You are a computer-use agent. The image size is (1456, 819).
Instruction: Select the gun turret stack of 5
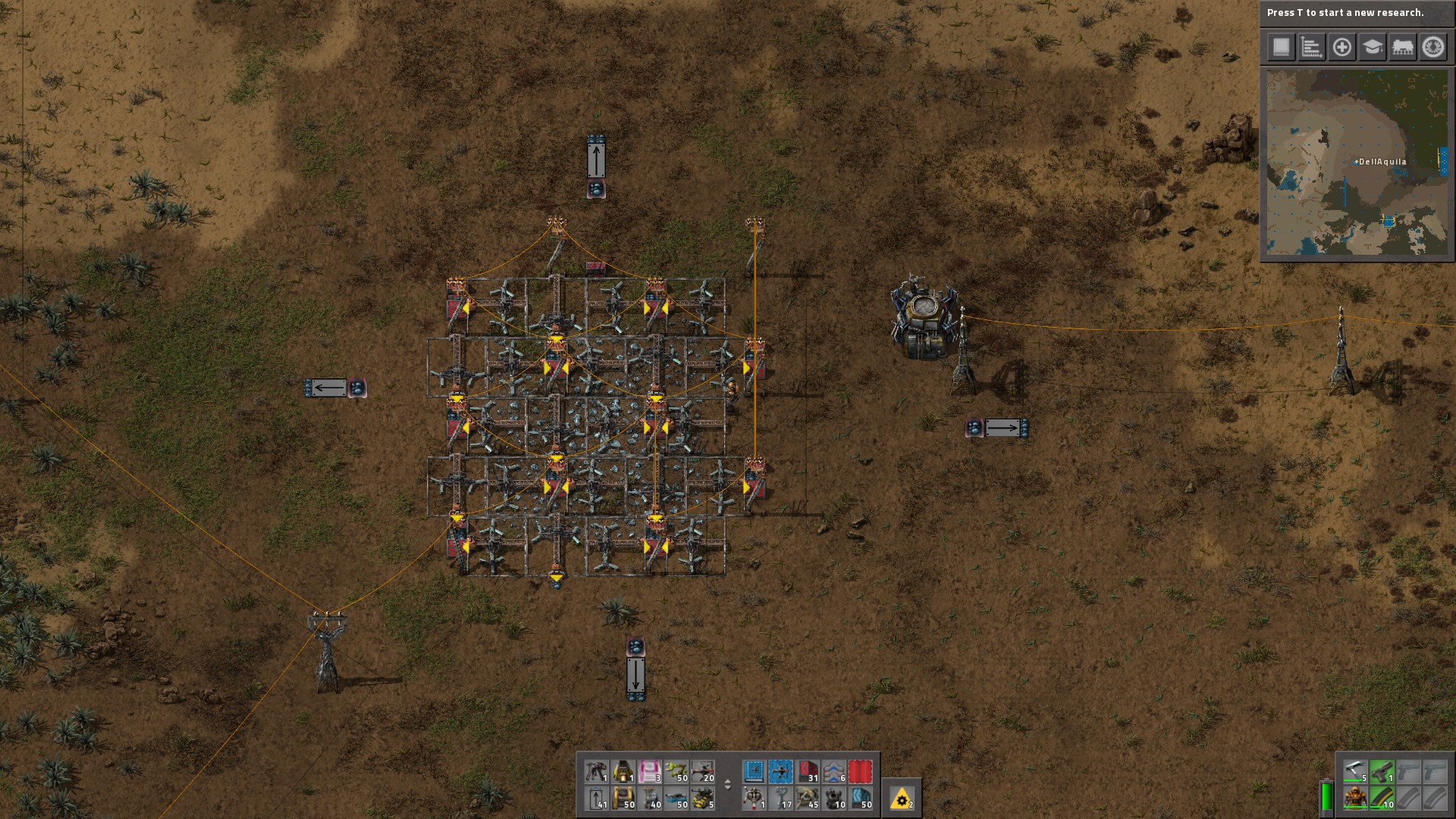coord(703,798)
